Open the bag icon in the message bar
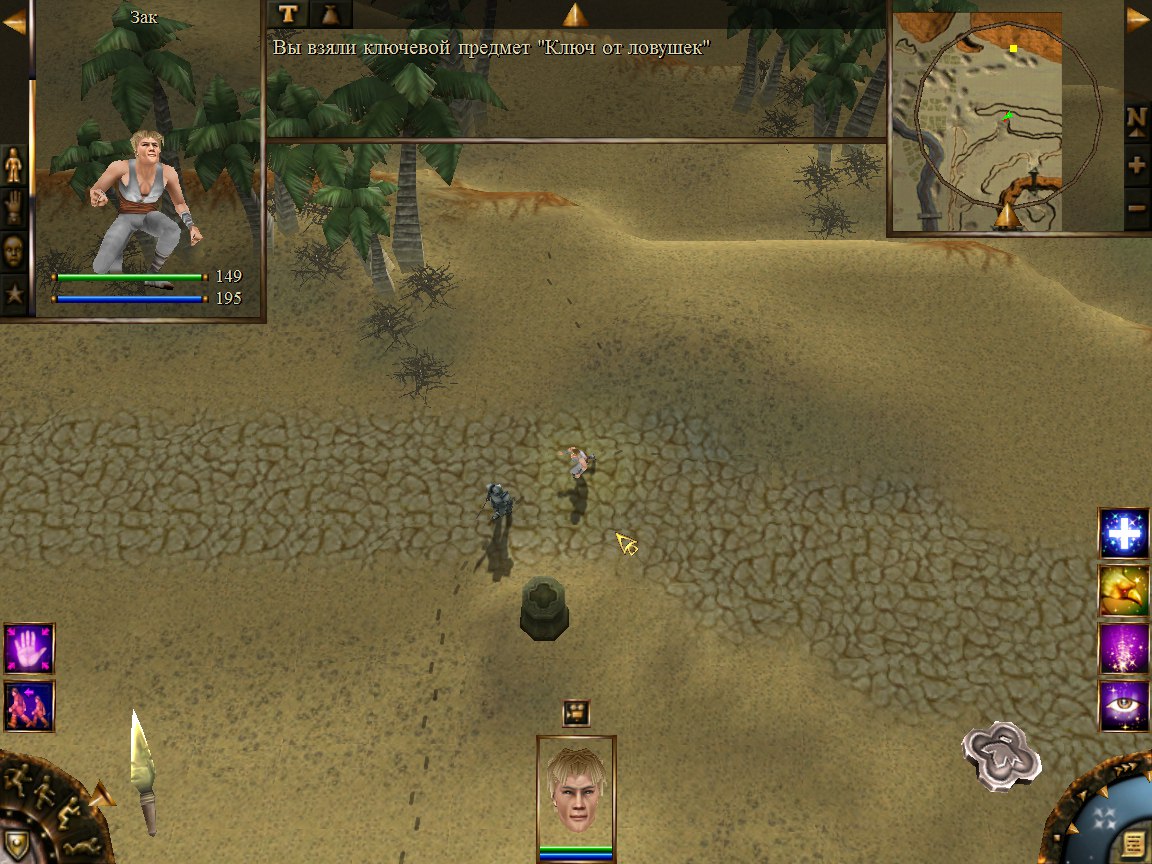1152x864 pixels. (331, 13)
